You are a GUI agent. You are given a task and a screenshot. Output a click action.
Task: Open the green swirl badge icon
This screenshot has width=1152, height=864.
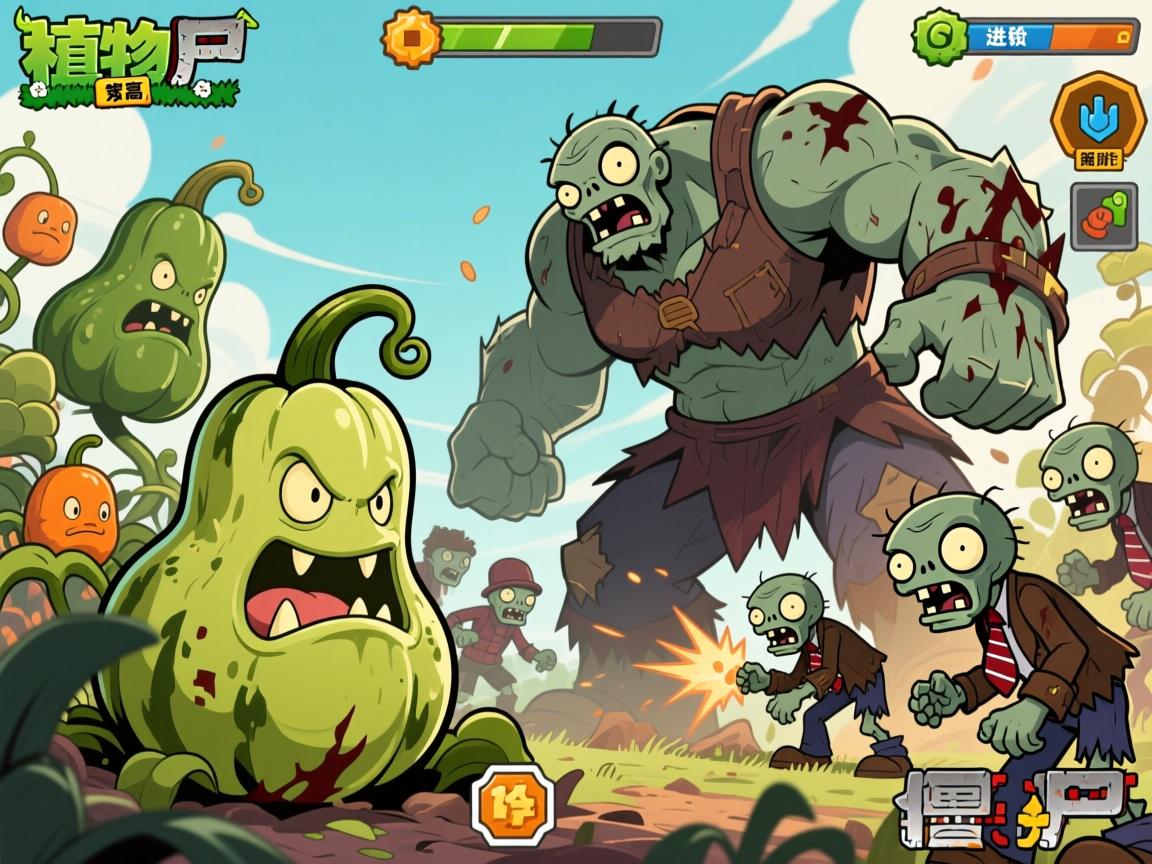point(940,37)
